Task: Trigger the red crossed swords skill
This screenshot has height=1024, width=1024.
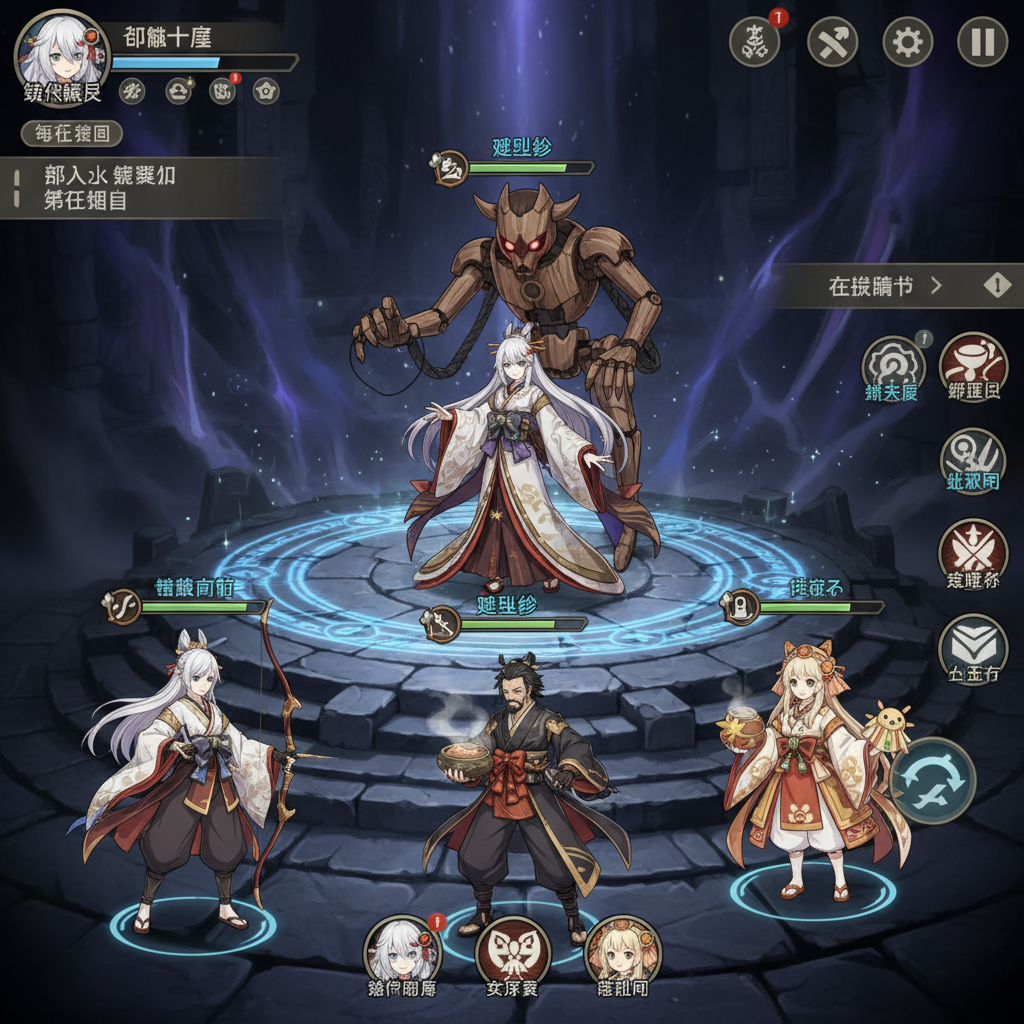Action: click(x=973, y=553)
